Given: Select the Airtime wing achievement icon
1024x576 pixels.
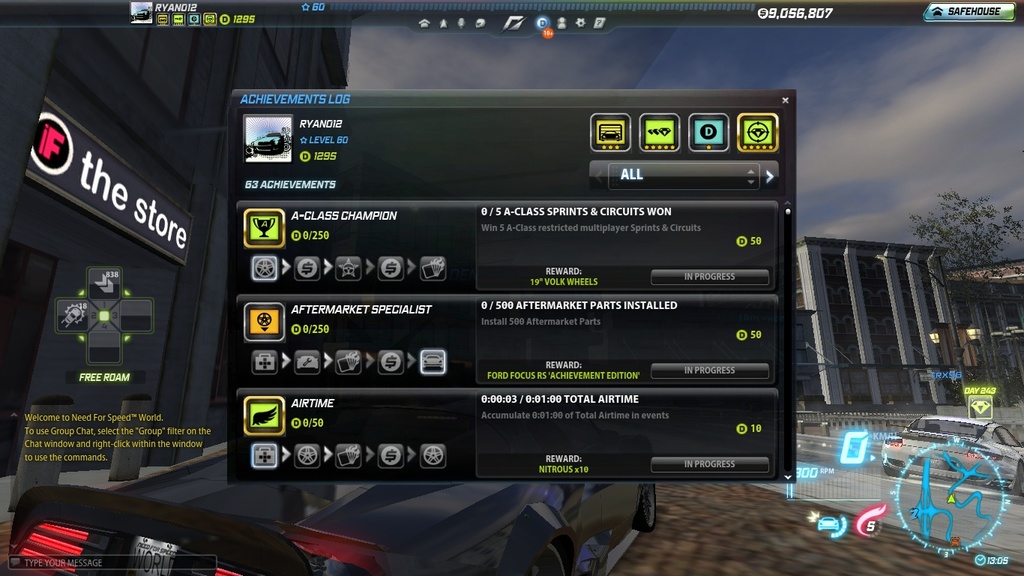Looking at the screenshot, I should (x=264, y=416).
